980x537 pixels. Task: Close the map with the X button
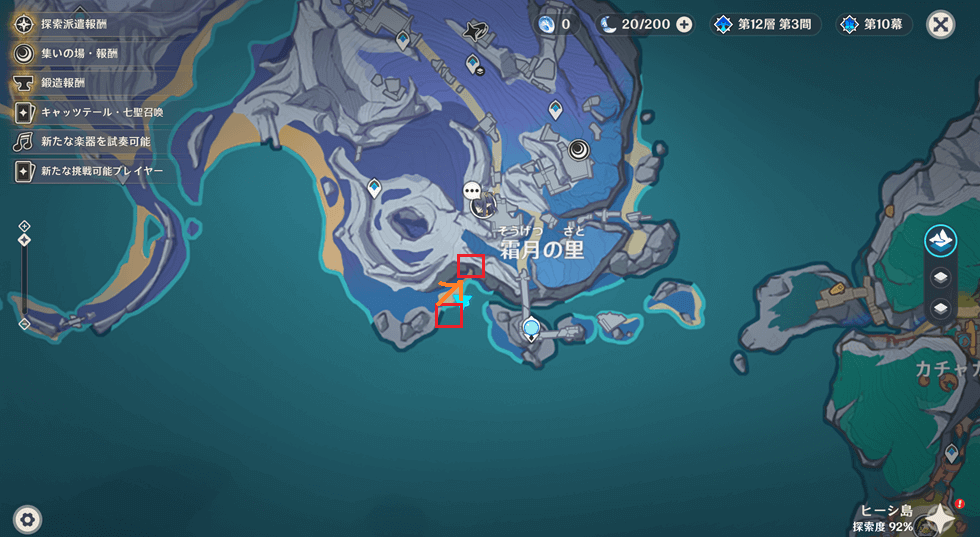pos(940,24)
